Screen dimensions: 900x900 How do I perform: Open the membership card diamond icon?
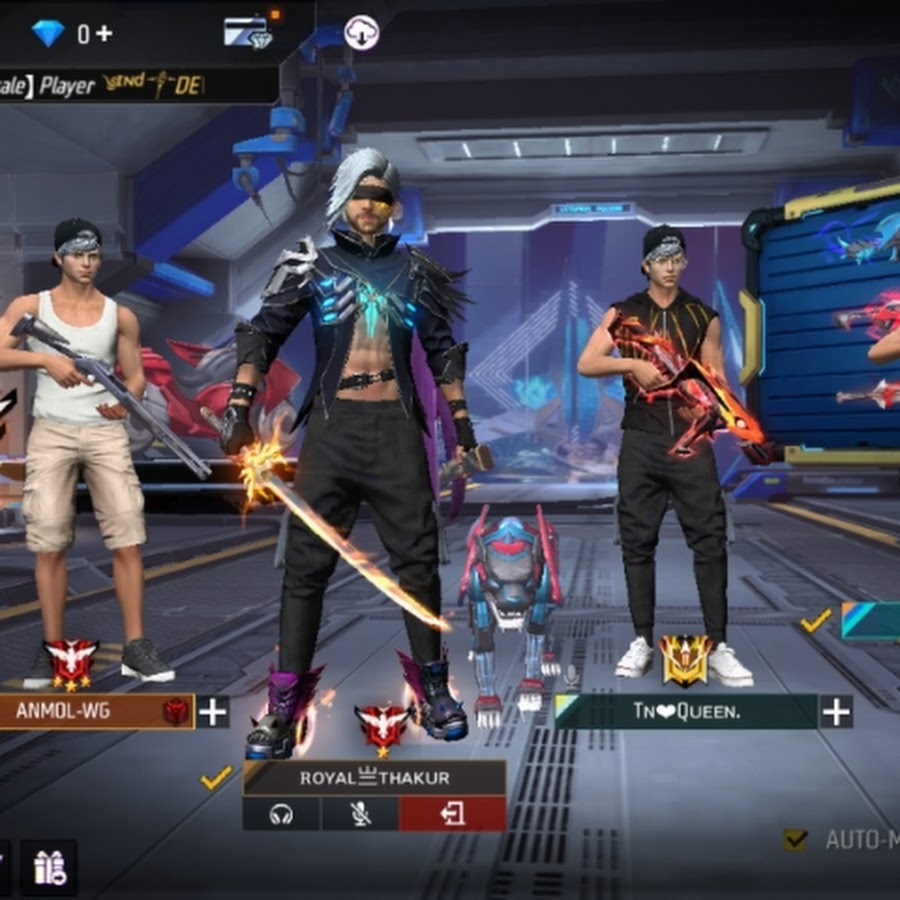pos(247,32)
